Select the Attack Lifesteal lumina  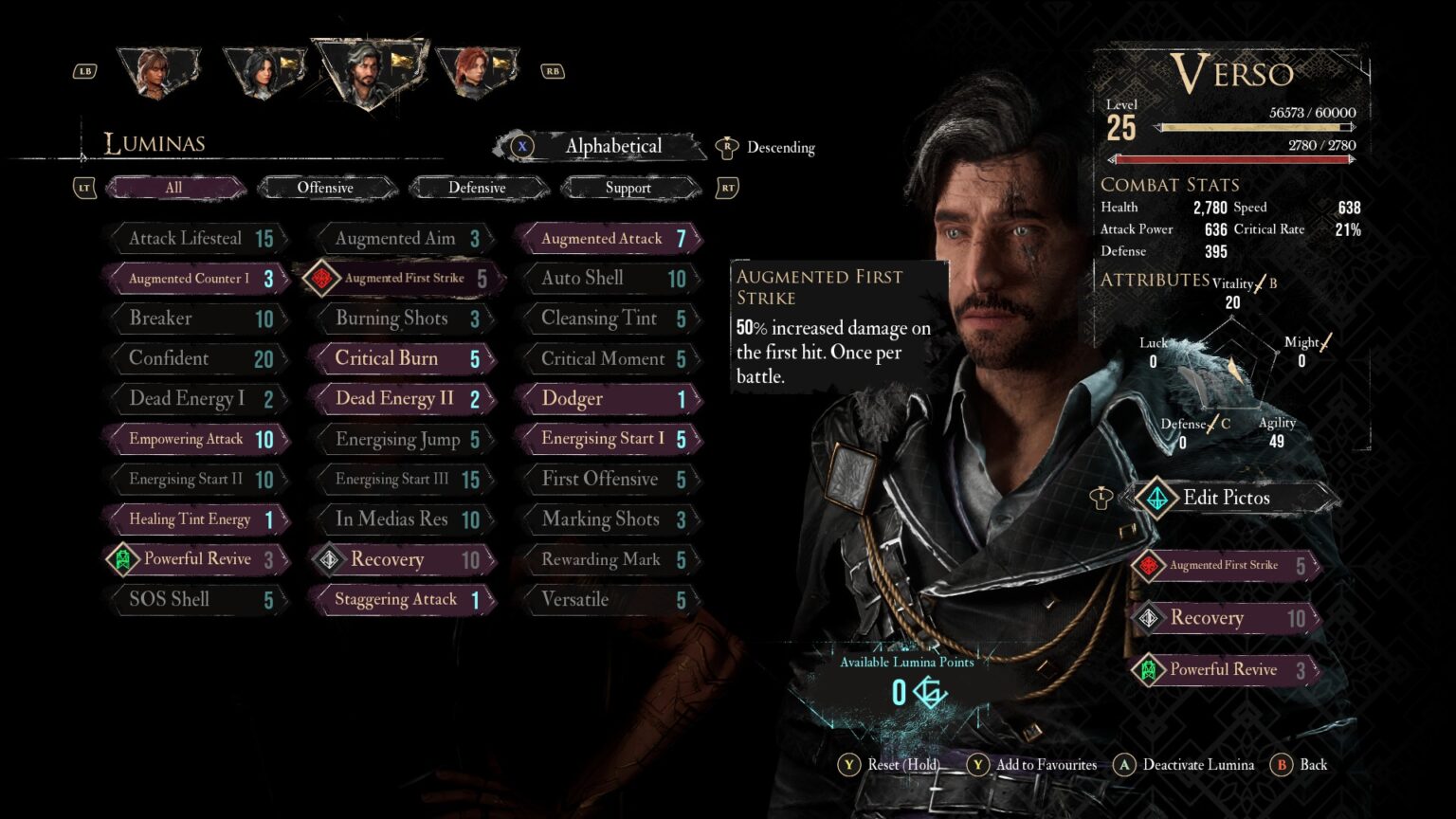(198, 239)
